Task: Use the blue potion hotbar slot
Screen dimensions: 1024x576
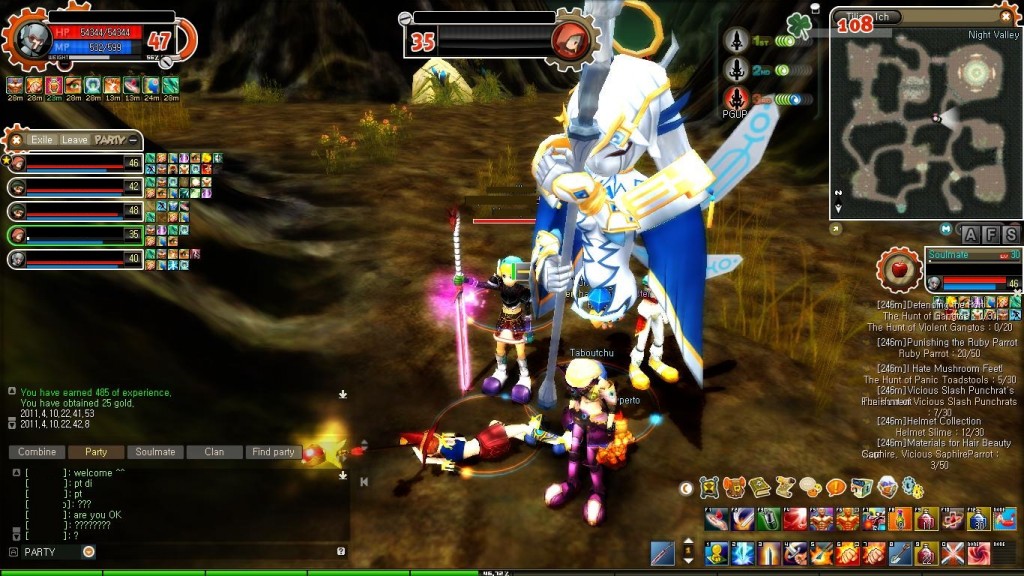Action: coord(980,519)
